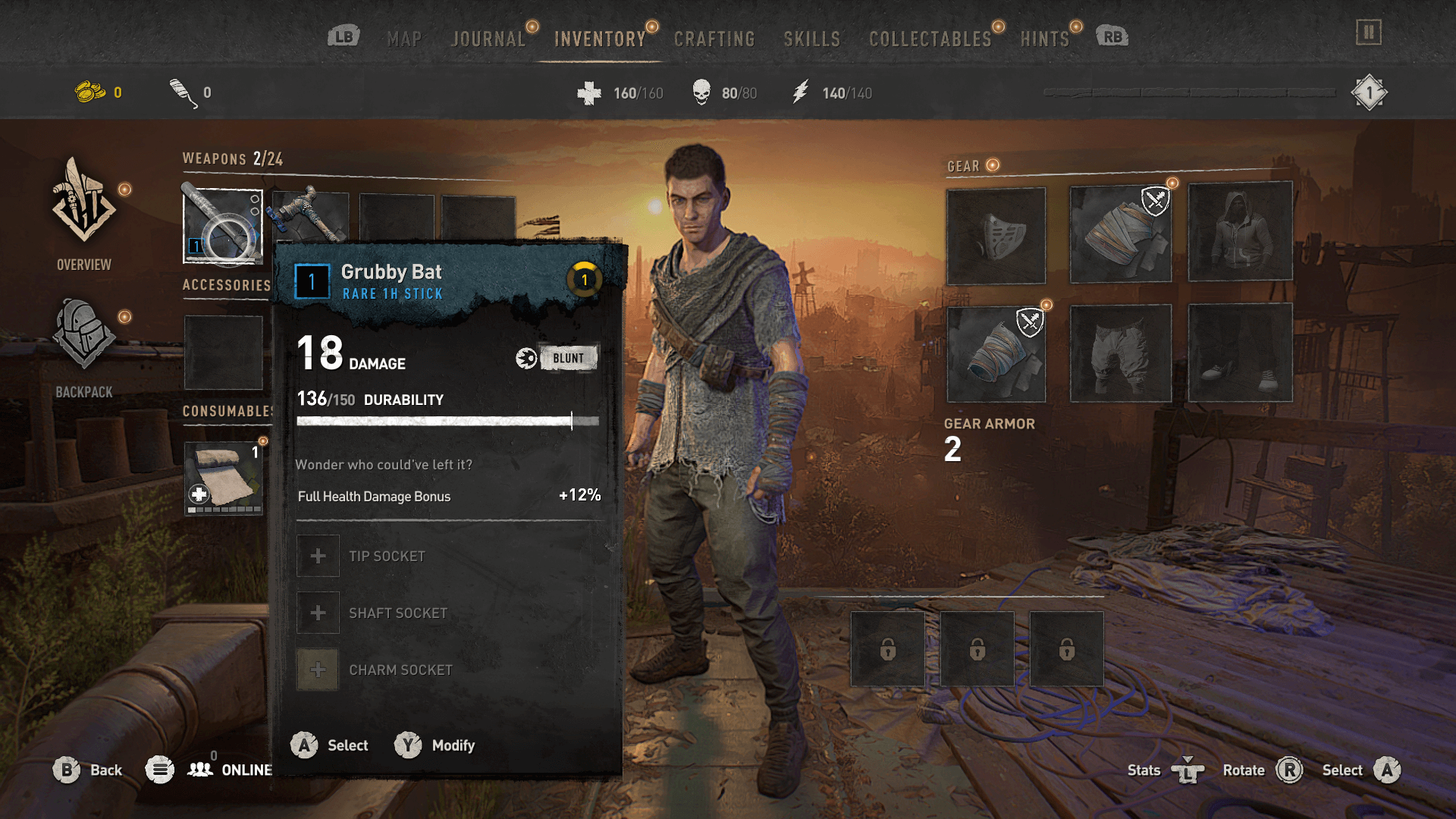
Task: Choose the pants gear slot
Action: [1120, 353]
